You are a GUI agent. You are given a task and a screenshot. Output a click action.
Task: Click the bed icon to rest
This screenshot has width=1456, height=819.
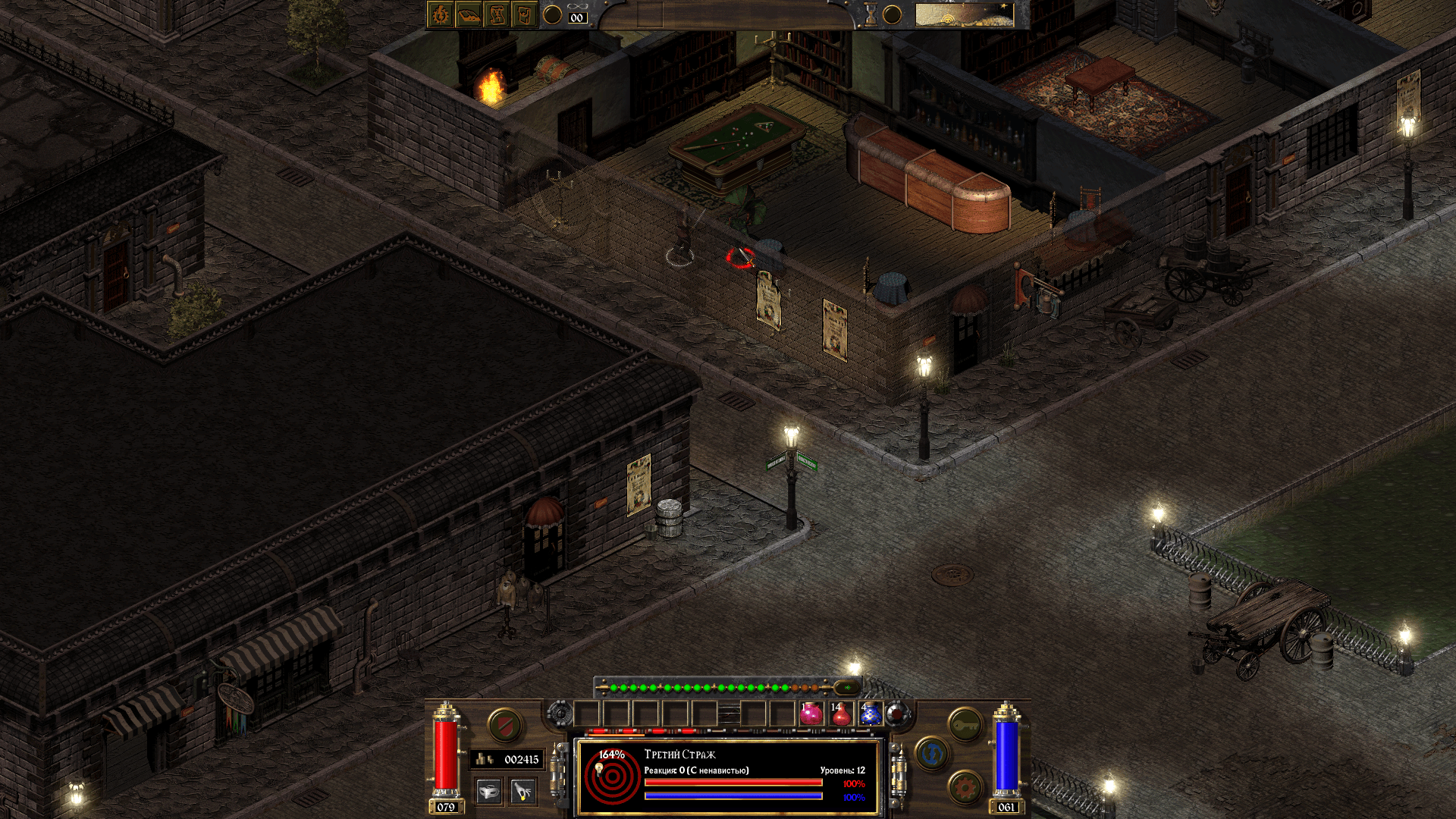click(x=469, y=16)
